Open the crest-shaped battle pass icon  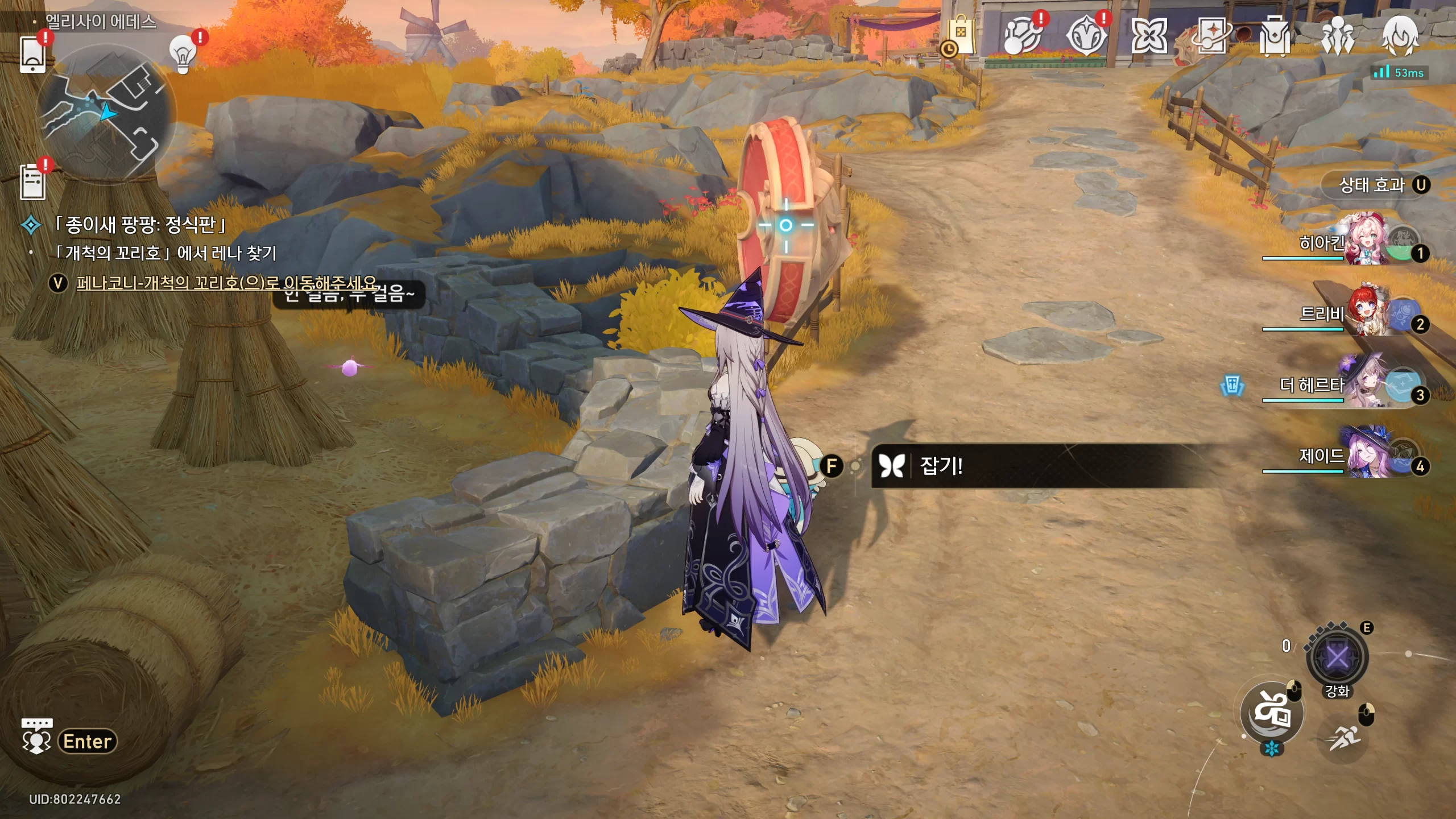[1086, 36]
